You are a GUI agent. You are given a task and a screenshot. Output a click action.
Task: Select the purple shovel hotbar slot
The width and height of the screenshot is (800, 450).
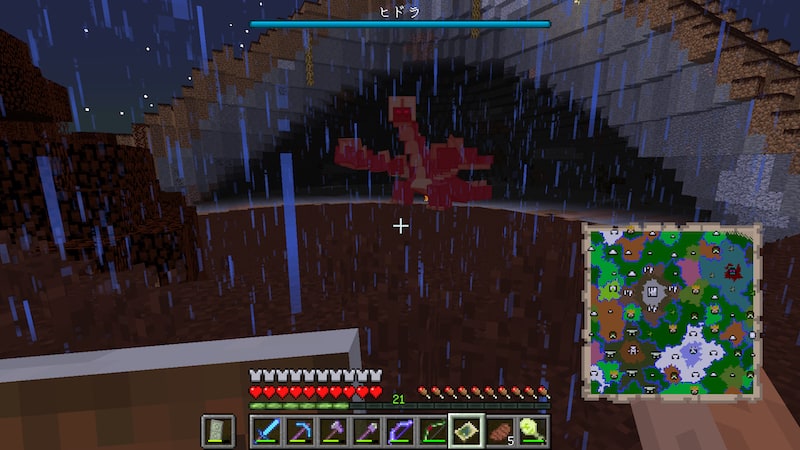coord(367,431)
